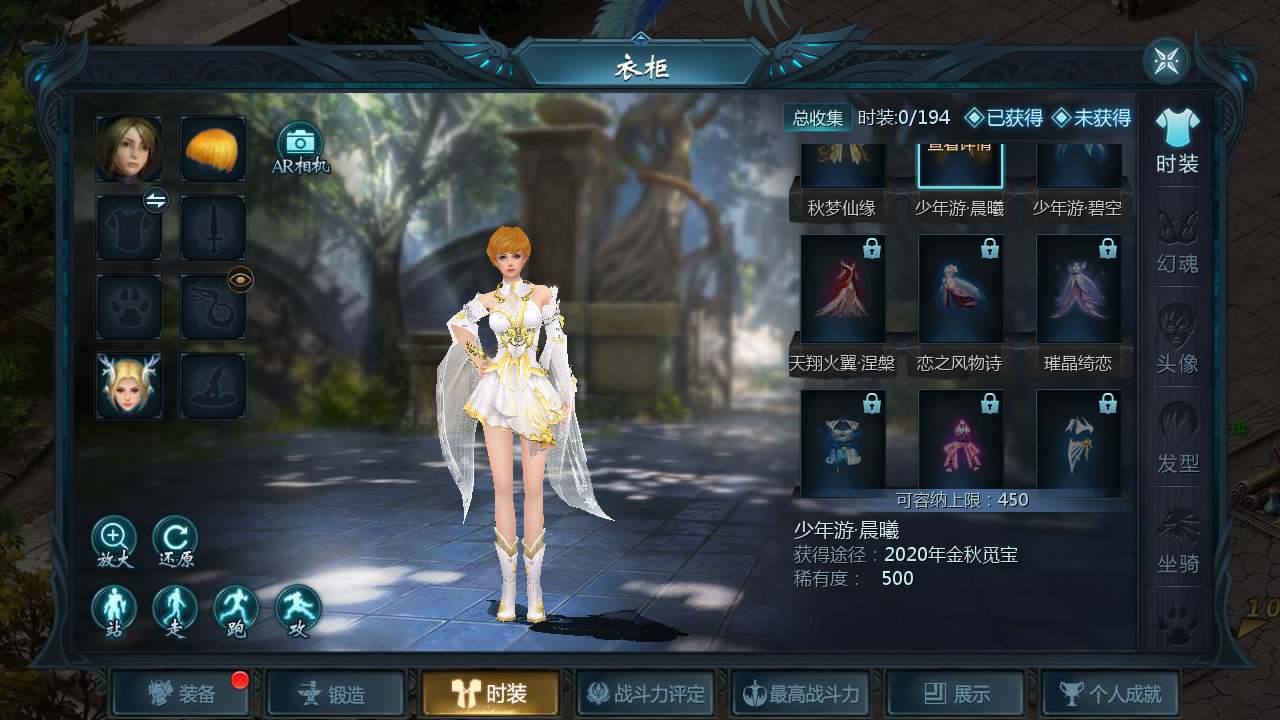Switch to the 坐骑 mount tab
The width and height of the screenshot is (1280, 720).
1177,543
